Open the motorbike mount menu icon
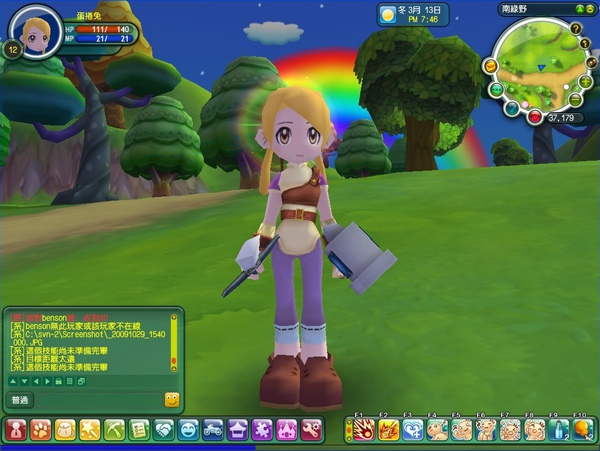 point(212,429)
